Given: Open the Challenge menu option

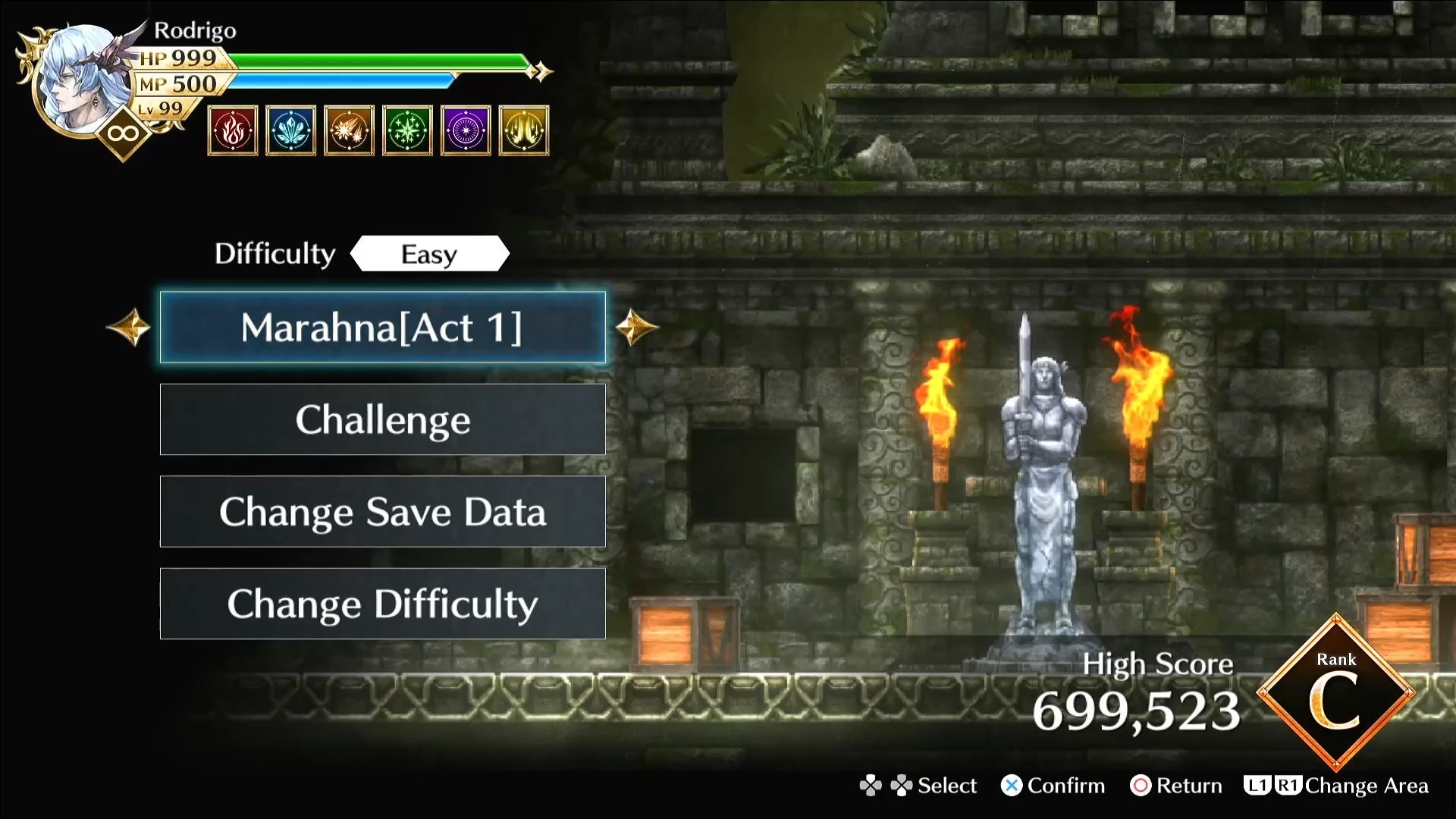Looking at the screenshot, I should [x=382, y=419].
